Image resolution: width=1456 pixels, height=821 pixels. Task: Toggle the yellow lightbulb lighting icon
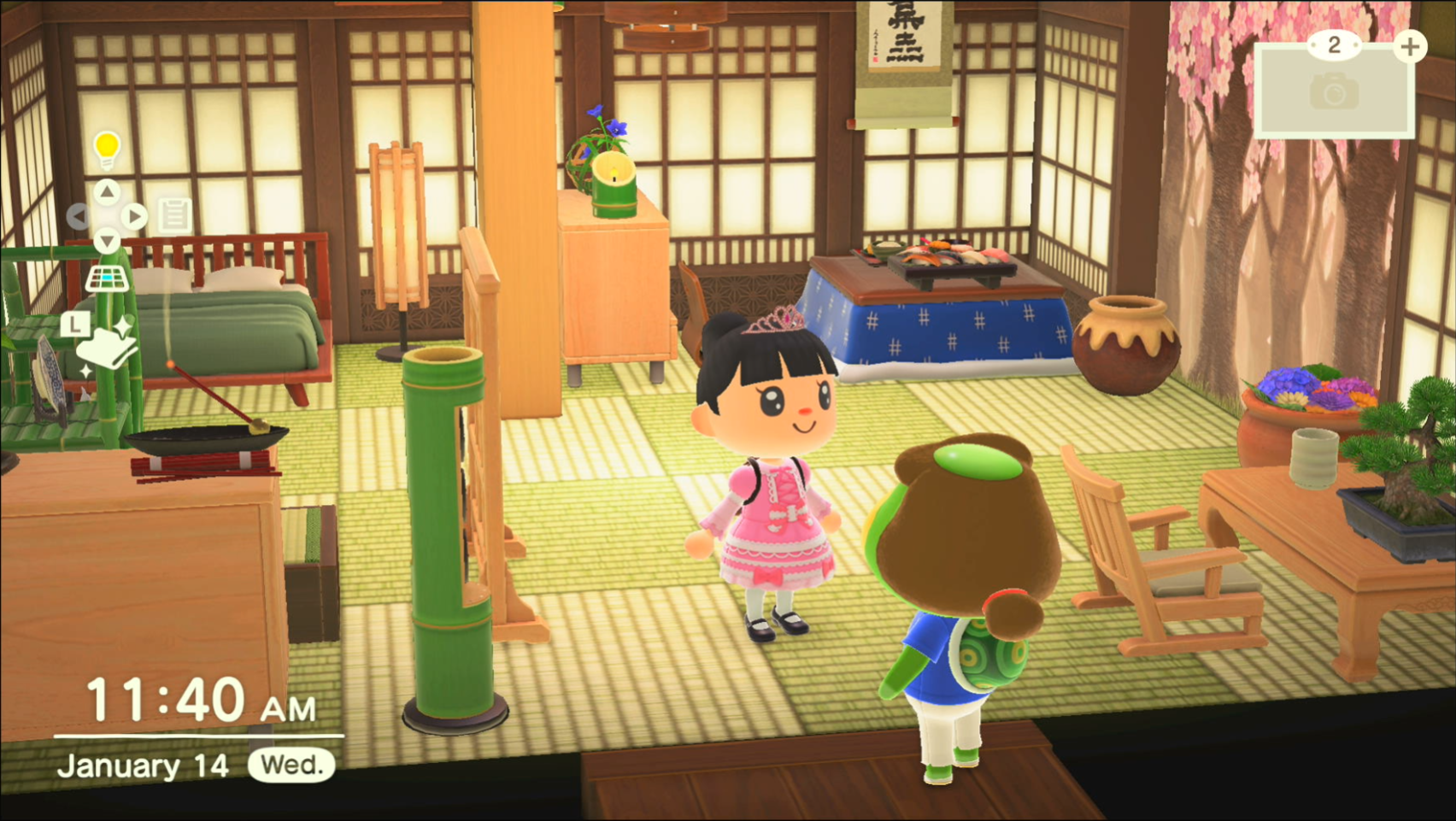pos(107,149)
